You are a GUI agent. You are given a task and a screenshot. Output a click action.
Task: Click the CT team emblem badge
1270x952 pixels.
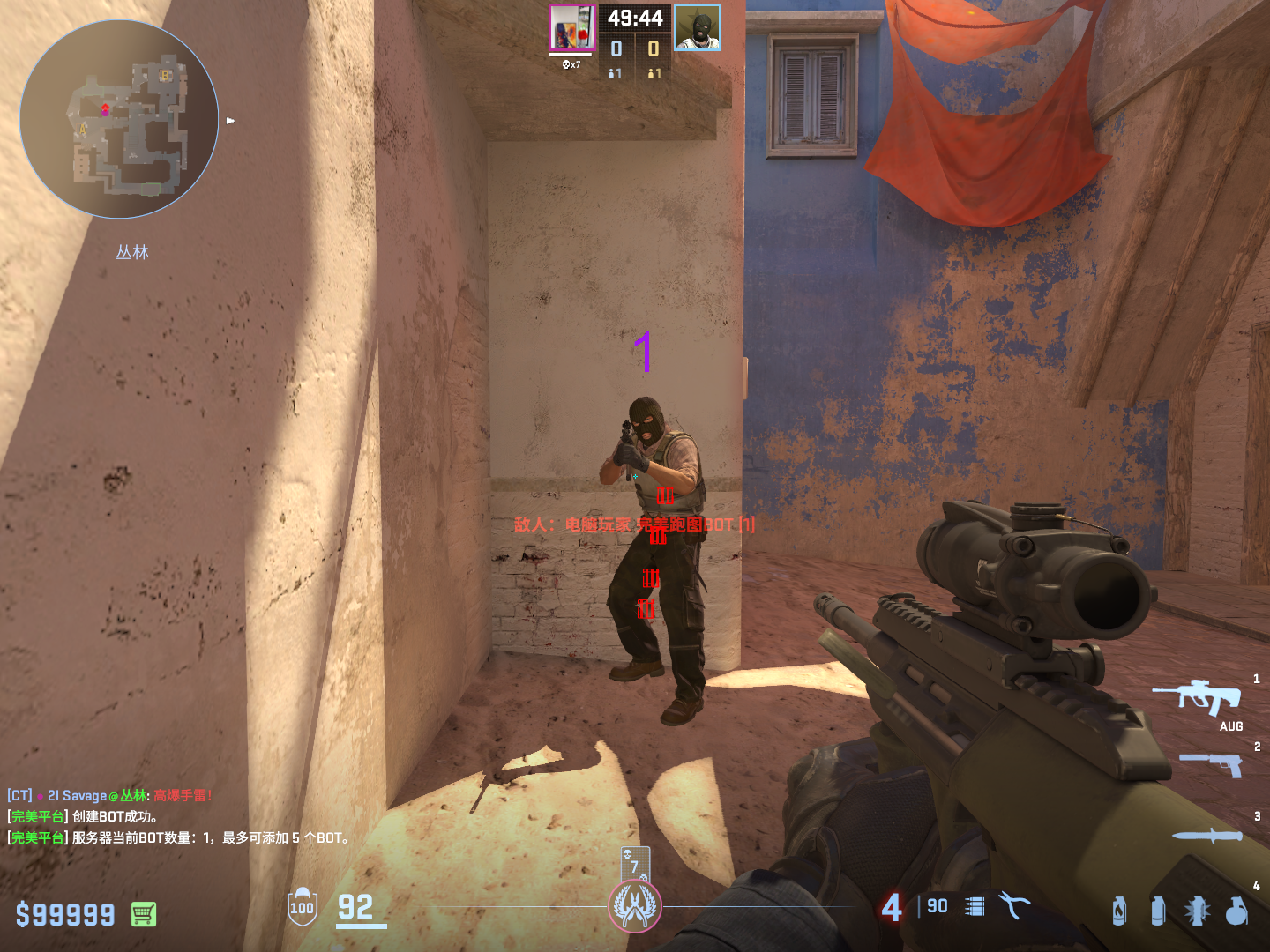[635, 906]
